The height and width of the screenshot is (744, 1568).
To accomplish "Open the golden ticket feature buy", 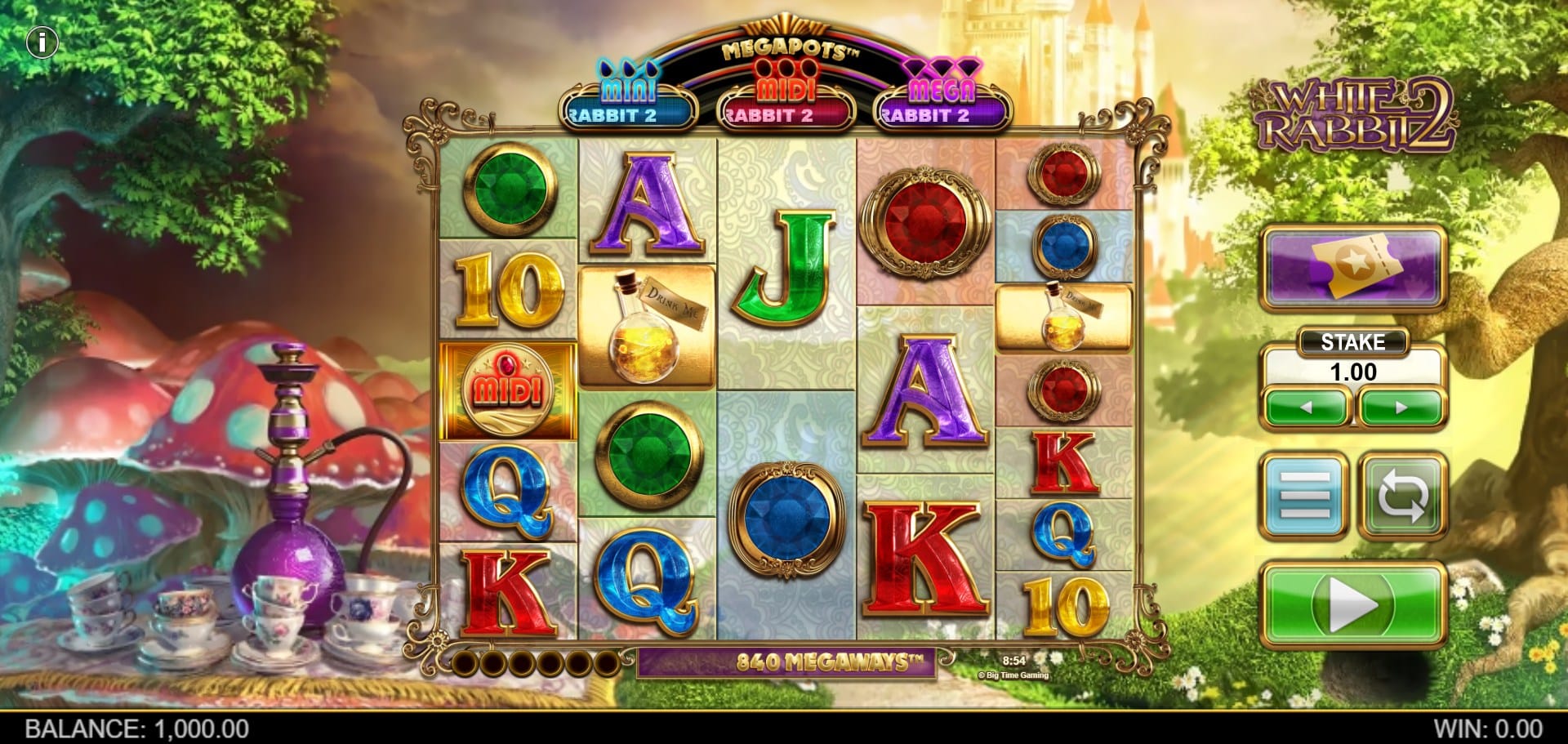I will point(1352,269).
